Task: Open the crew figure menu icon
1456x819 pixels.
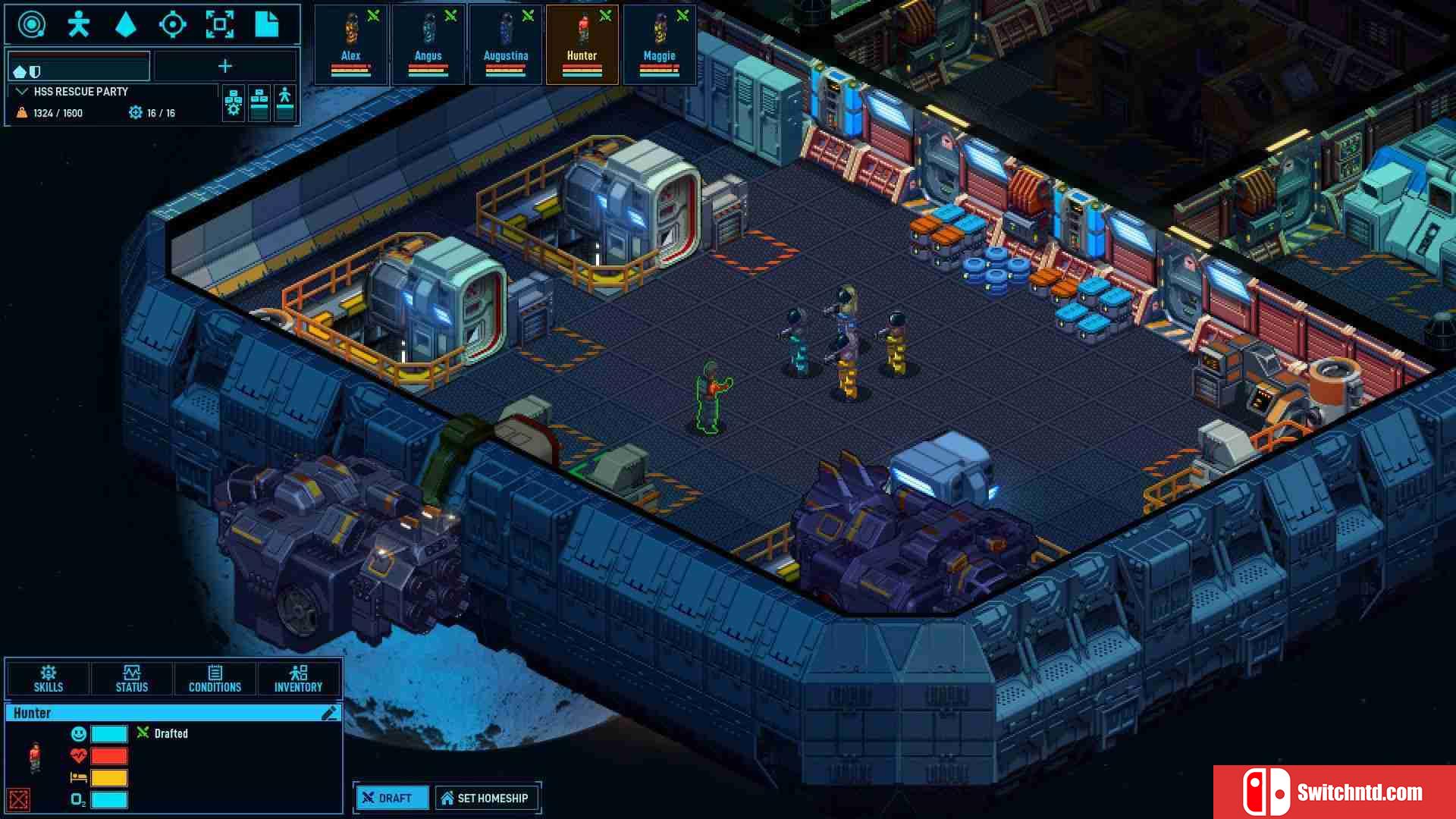Action: [79, 24]
